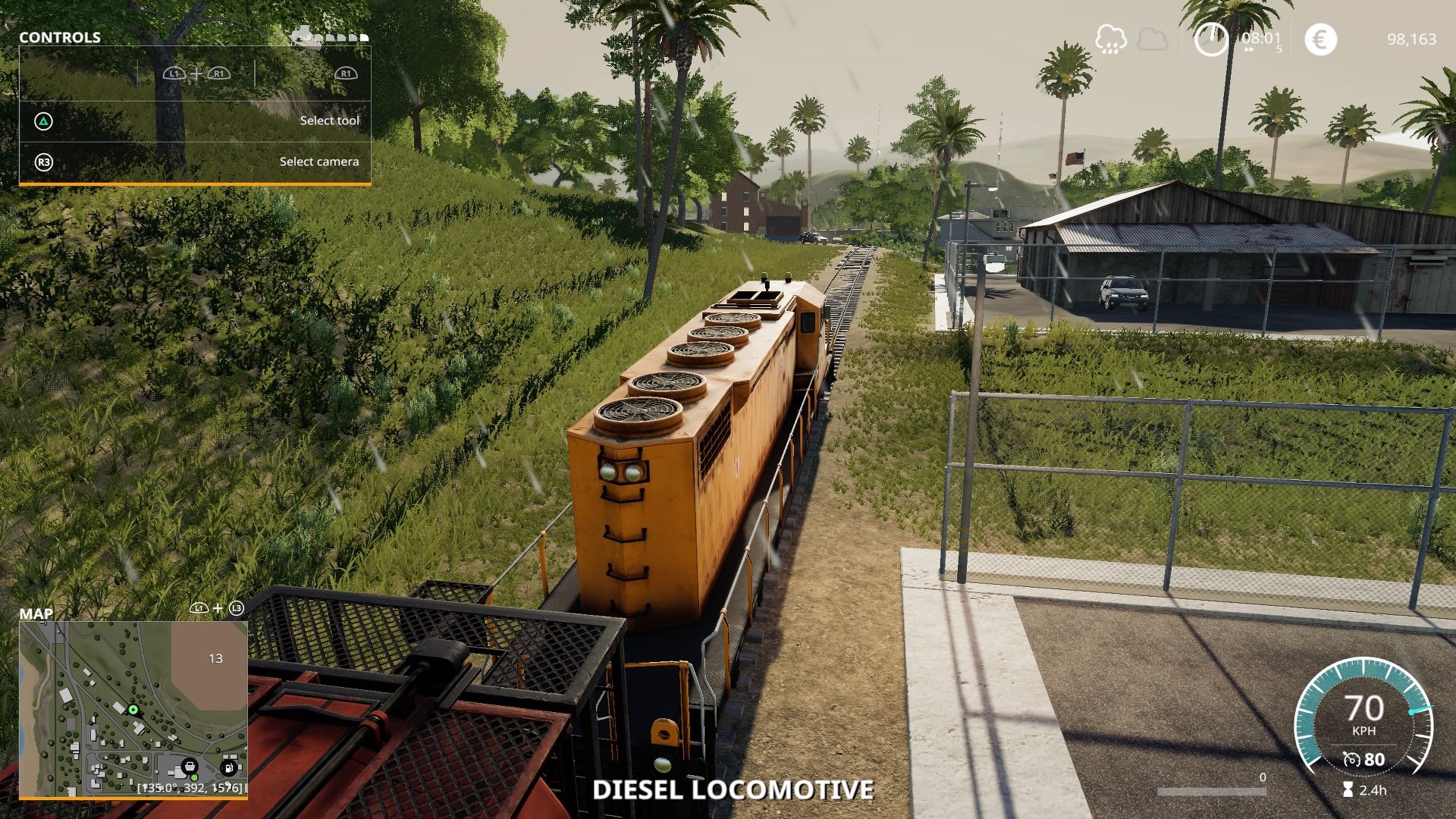Select the forecast cloud icon
Viewport: 1456px width, 819px height.
tap(1153, 39)
